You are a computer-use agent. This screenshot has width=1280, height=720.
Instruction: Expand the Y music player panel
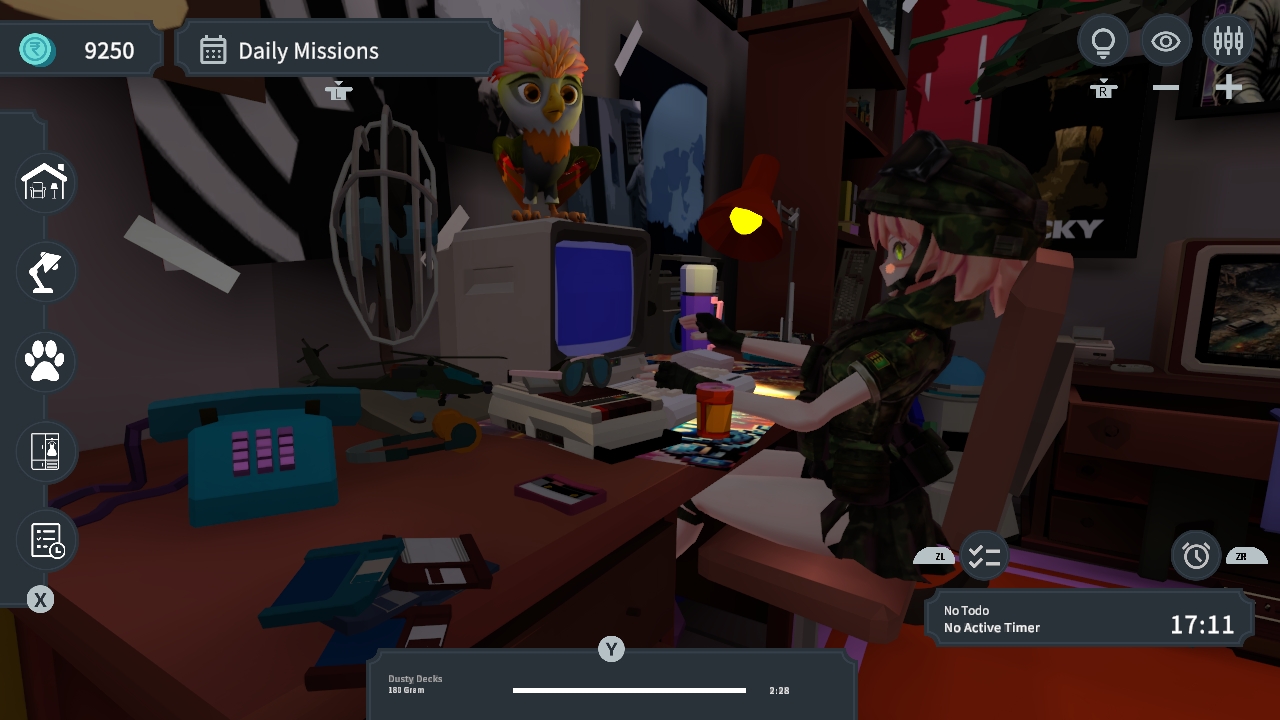[x=611, y=649]
